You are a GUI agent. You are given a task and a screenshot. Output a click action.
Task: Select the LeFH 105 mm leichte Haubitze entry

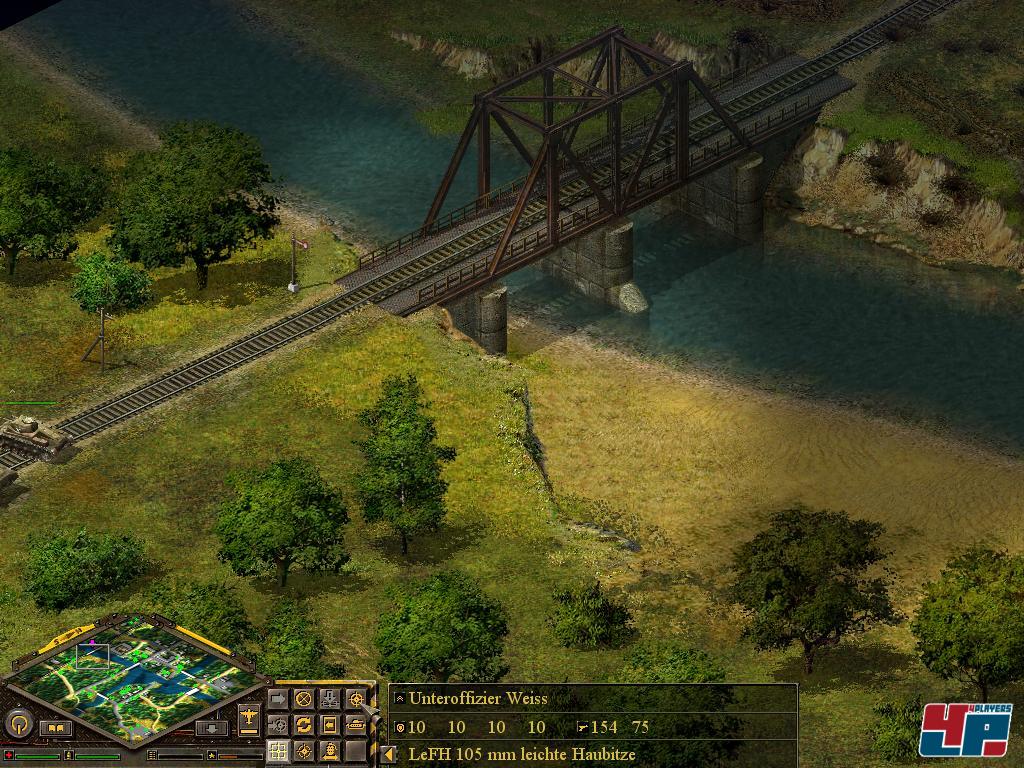click(x=522, y=754)
